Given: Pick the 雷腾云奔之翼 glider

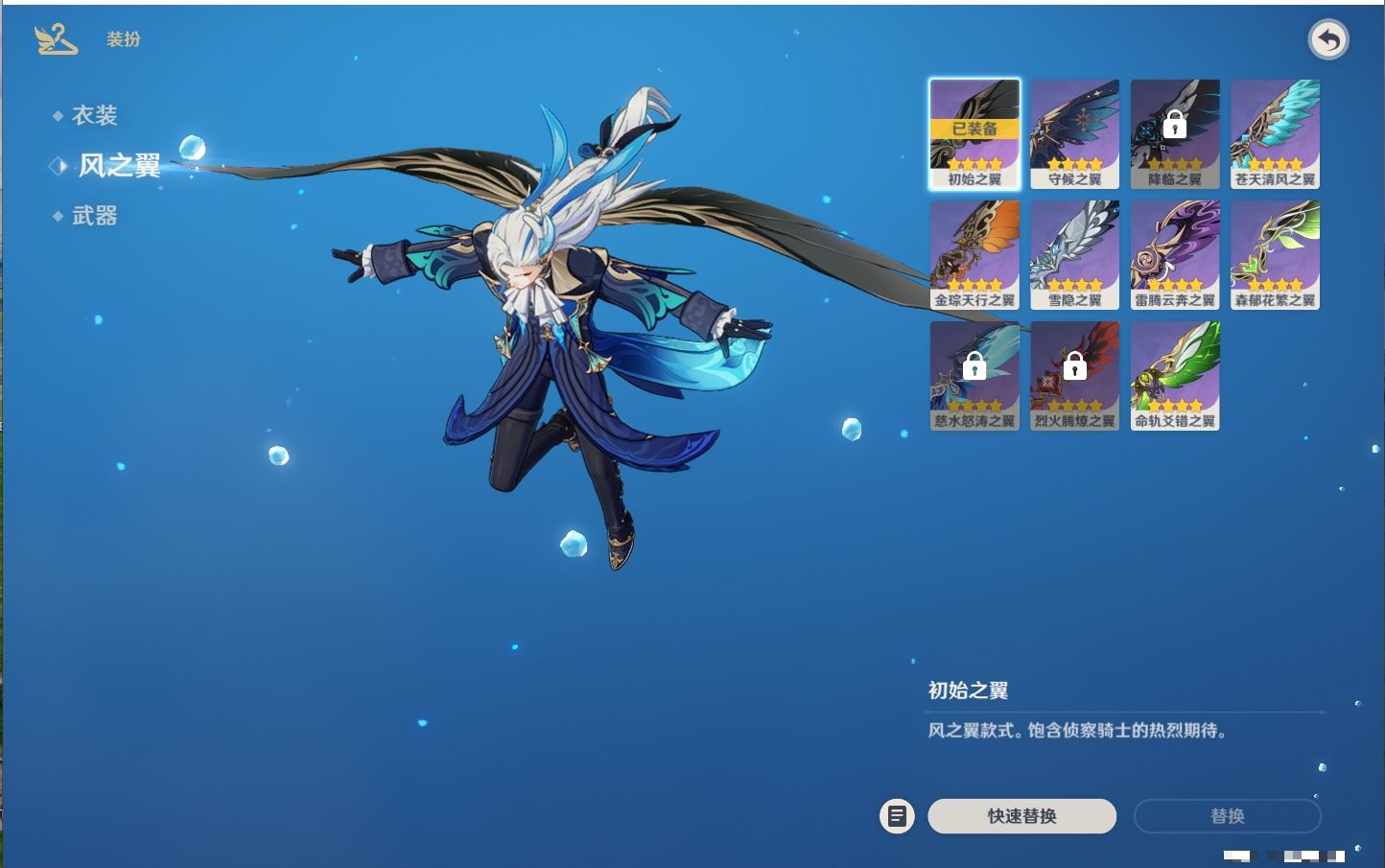Looking at the screenshot, I should pyautogui.click(x=1175, y=254).
